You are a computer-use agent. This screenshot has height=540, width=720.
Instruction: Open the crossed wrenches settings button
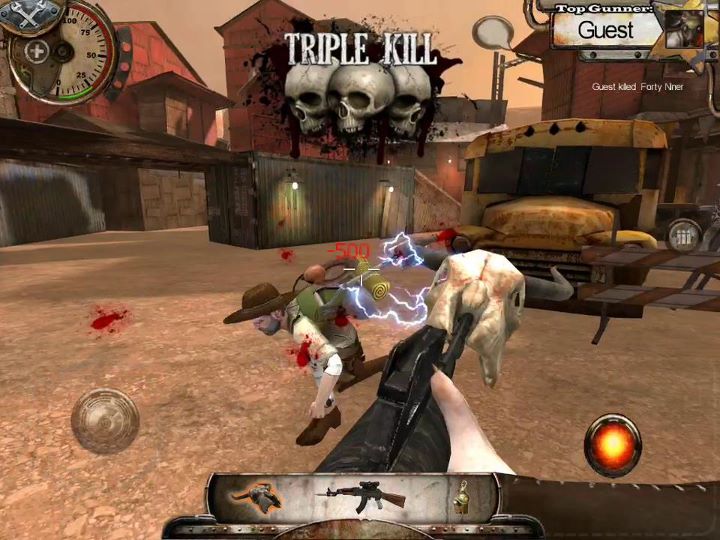point(22,14)
